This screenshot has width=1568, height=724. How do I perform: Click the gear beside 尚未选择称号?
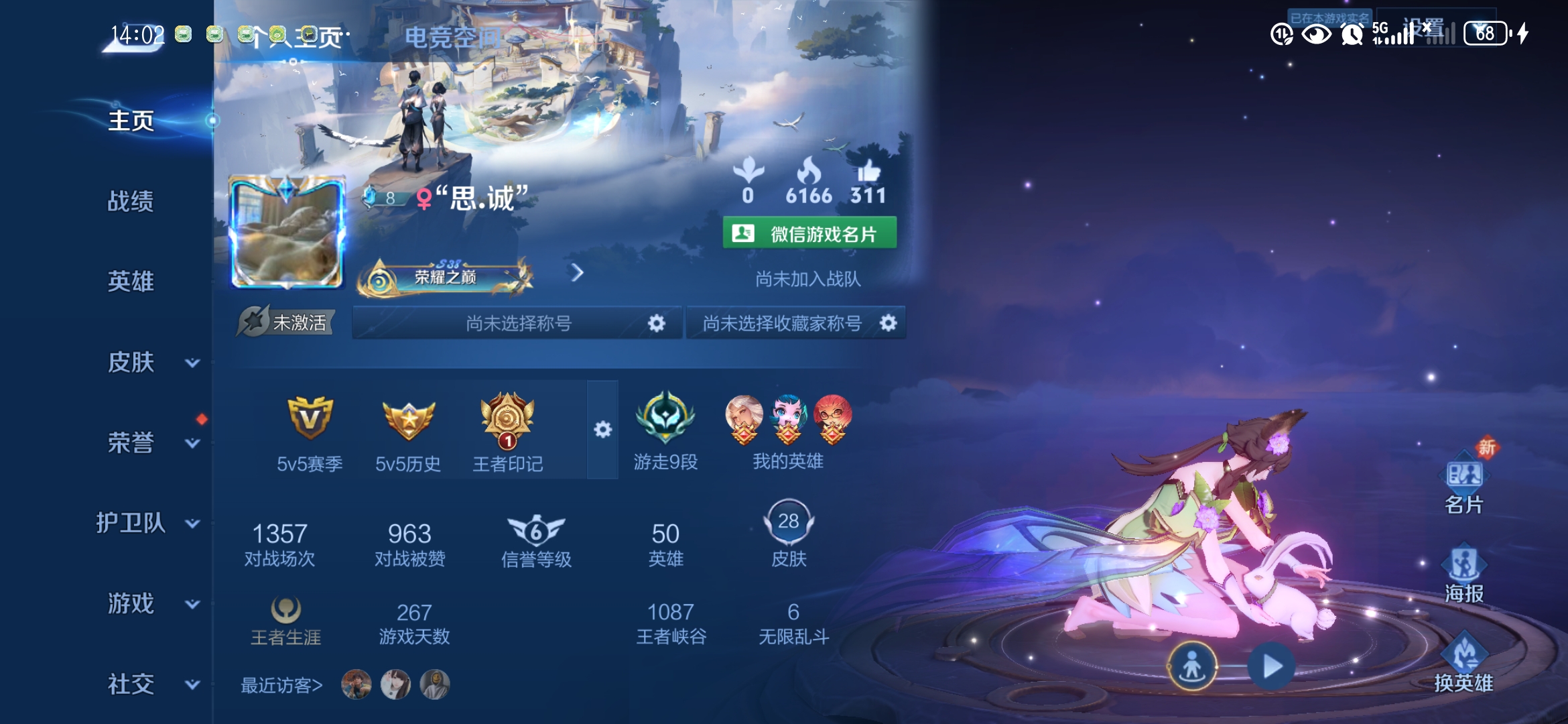tap(656, 322)
